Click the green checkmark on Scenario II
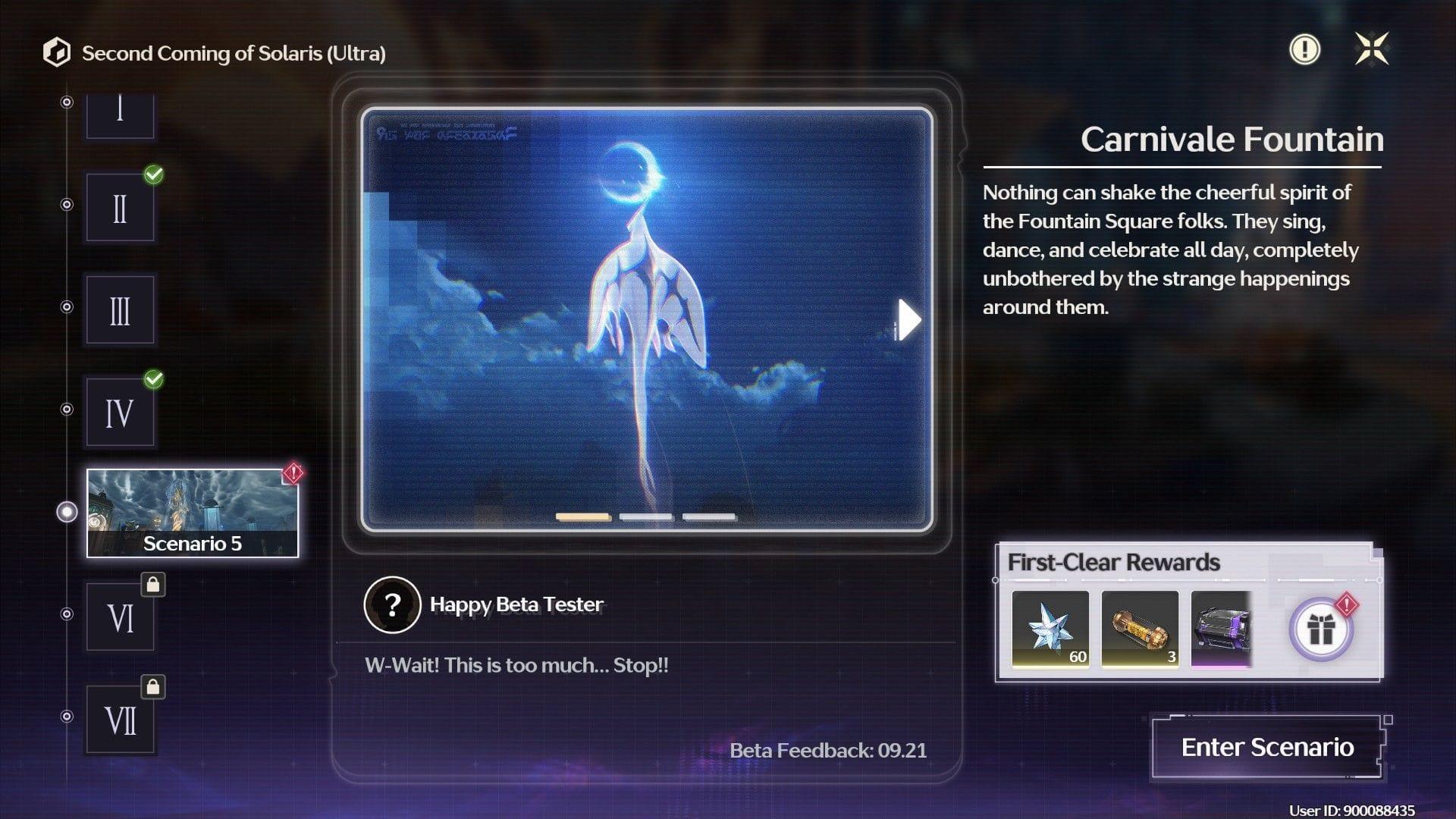The height and width of the screenshot is (819, 1456). click(152, 174)
